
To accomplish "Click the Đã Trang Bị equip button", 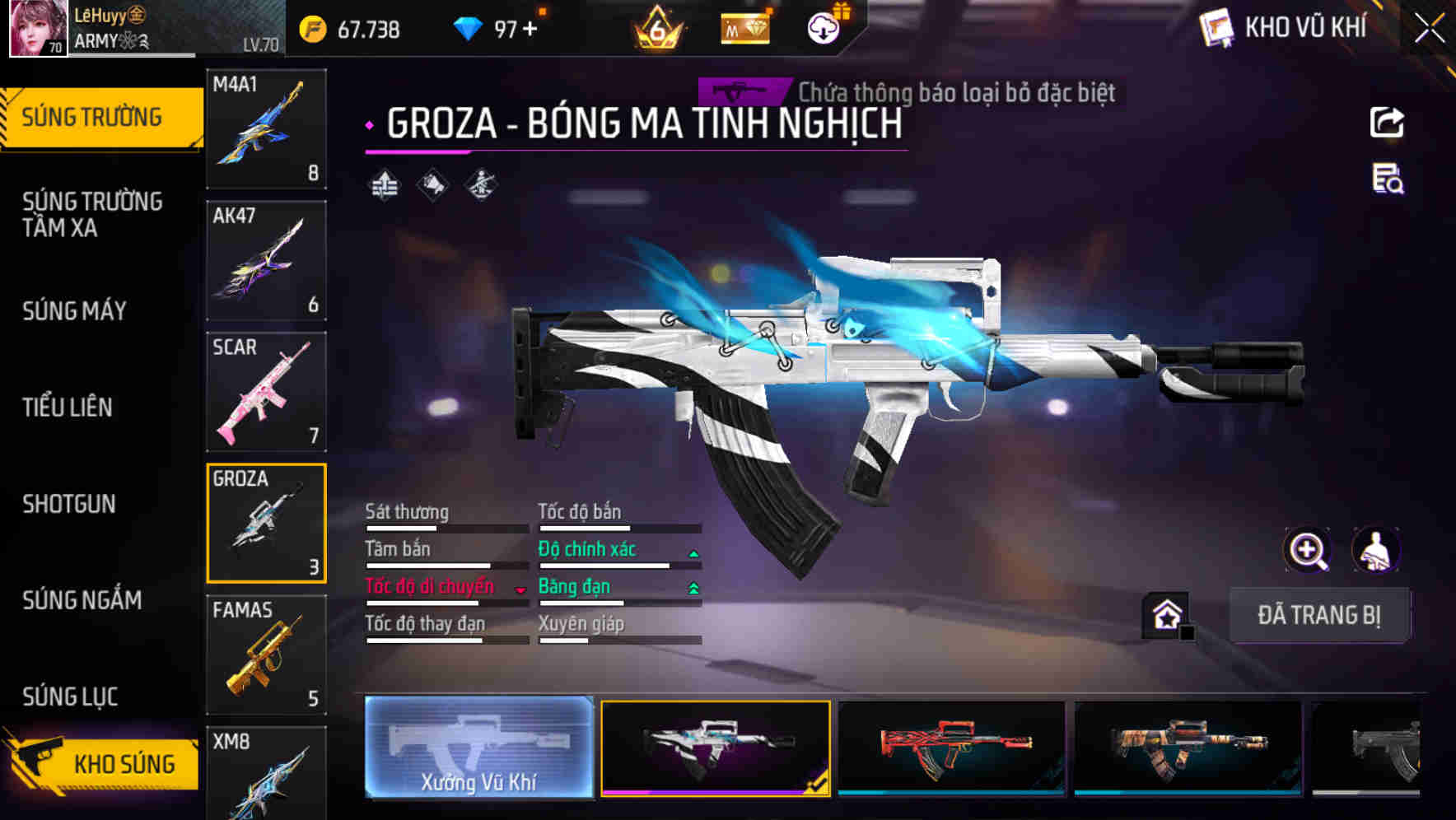I will (1318, 615).
